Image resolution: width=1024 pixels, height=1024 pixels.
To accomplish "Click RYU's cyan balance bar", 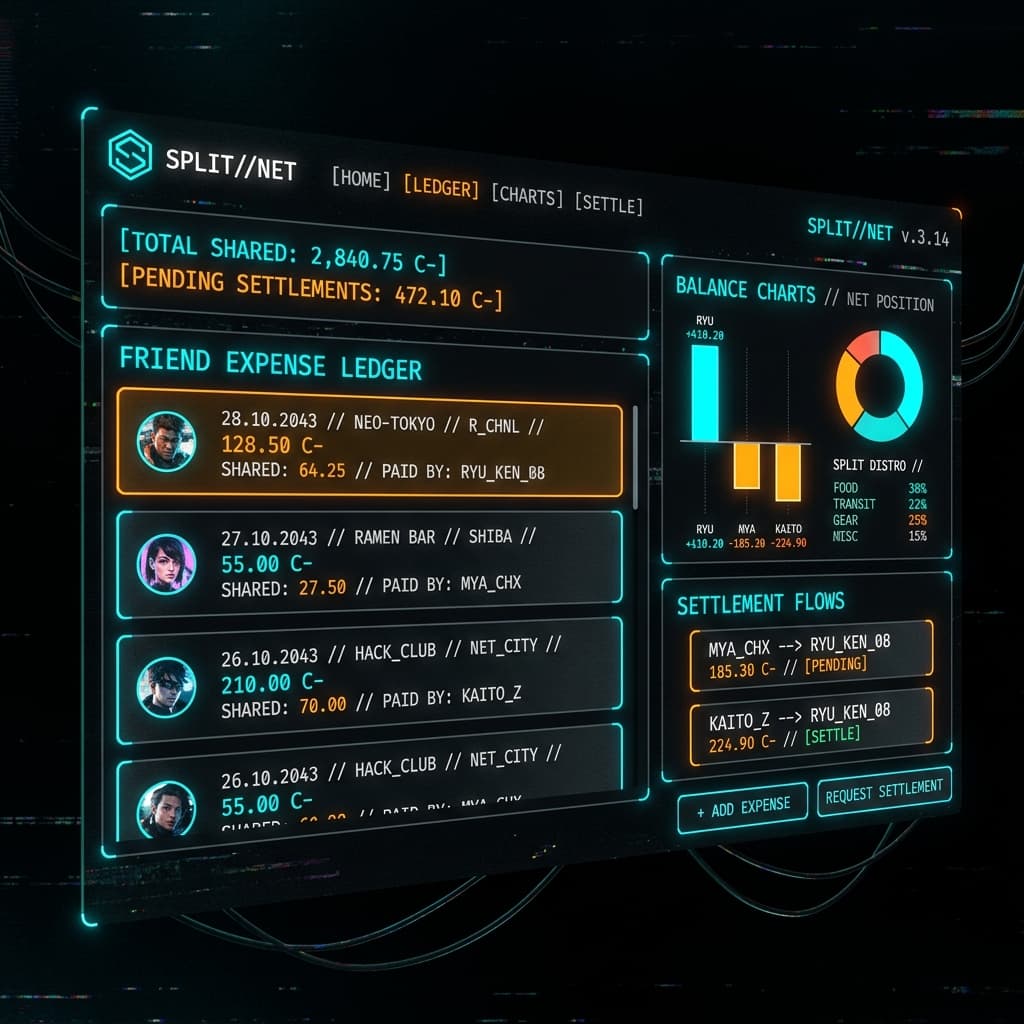I will (704, 392).
